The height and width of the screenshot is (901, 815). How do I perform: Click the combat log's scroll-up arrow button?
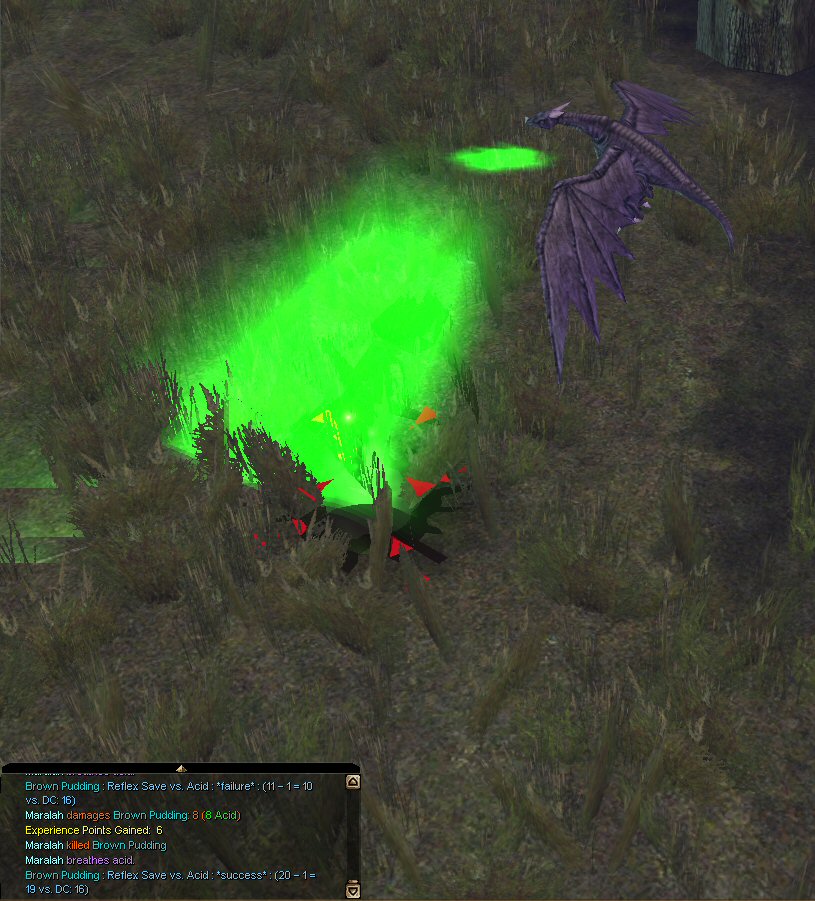point(352,783)
